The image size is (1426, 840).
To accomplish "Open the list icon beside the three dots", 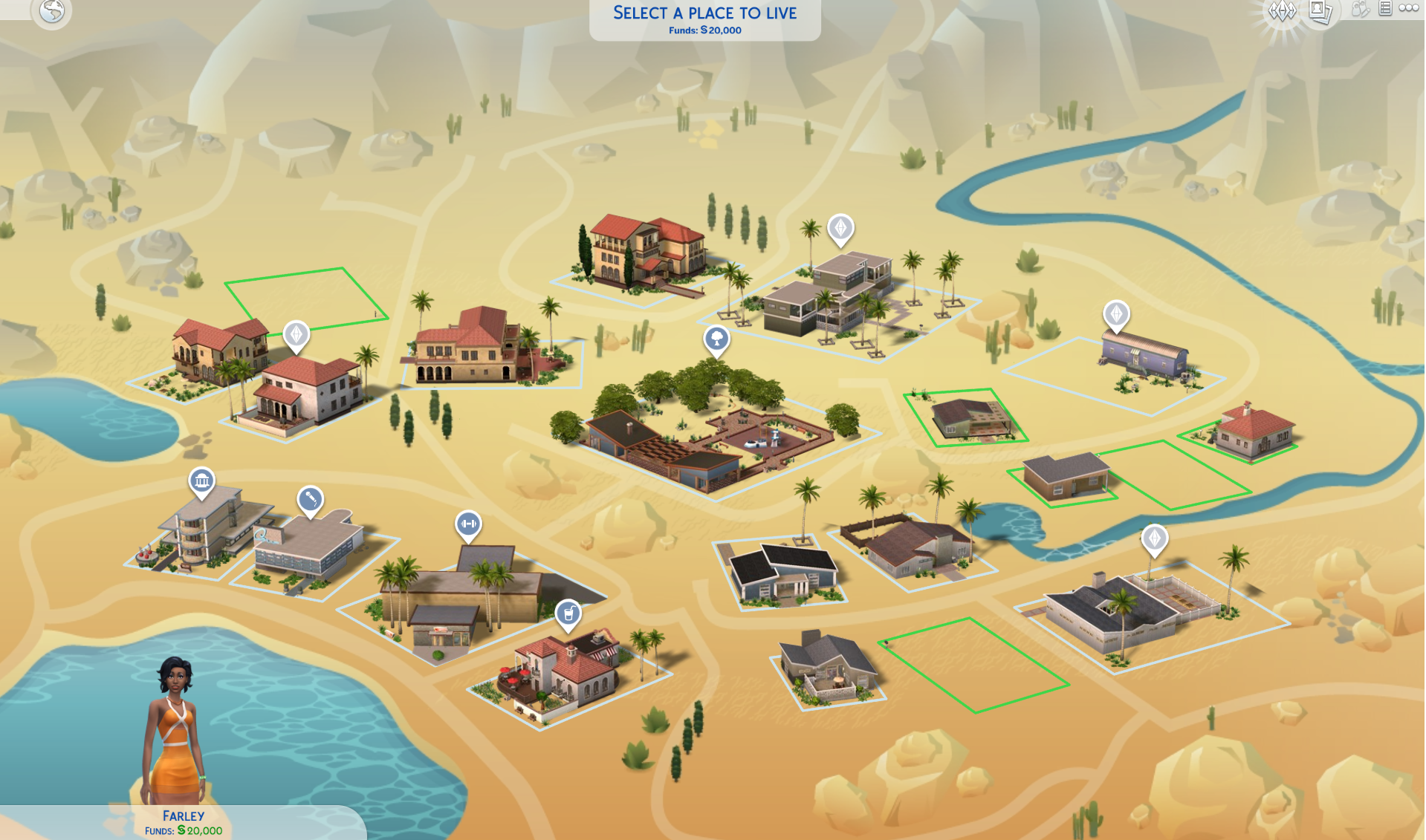I will [1385, 9].
